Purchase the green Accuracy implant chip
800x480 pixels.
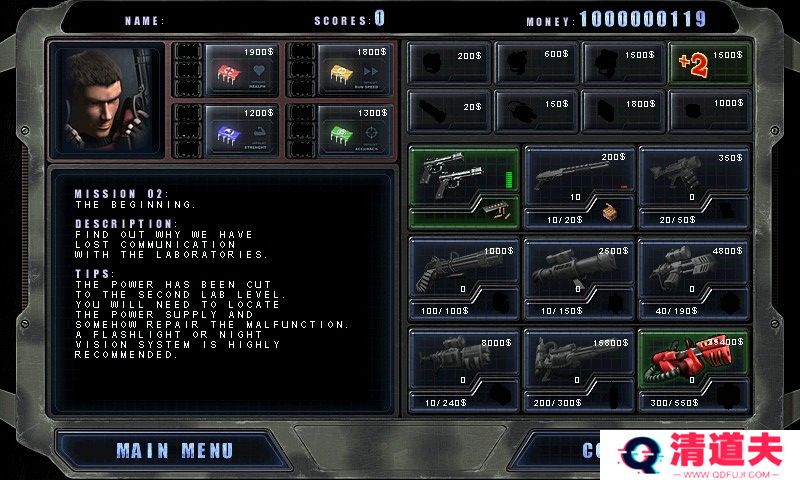[x=342, y=130]
